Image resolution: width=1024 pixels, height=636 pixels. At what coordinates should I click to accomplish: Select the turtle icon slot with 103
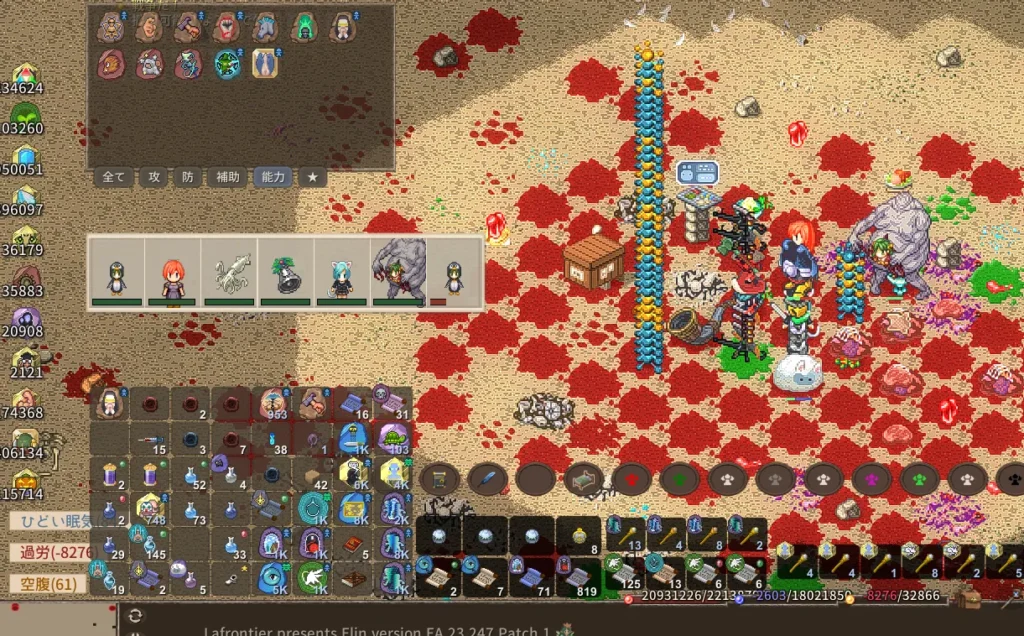(394, 439)
